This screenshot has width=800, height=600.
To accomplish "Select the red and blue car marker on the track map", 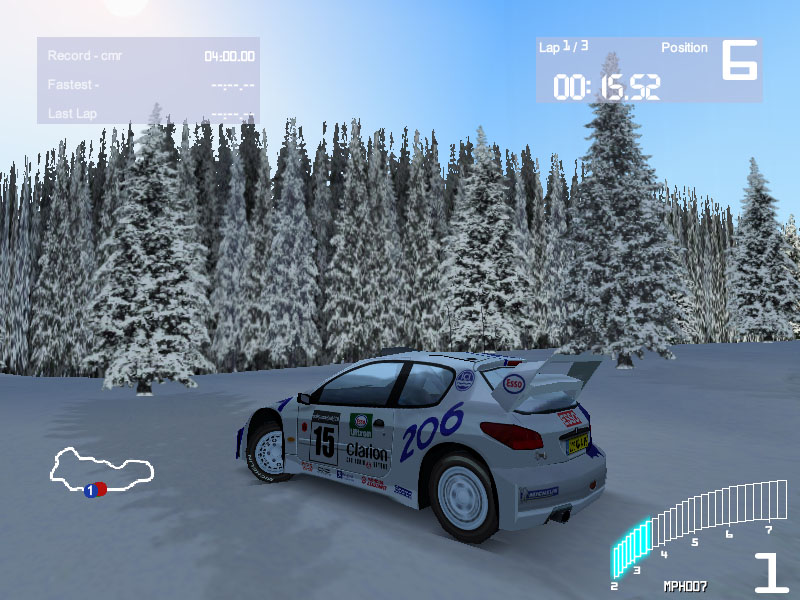I will click(95, 490).
